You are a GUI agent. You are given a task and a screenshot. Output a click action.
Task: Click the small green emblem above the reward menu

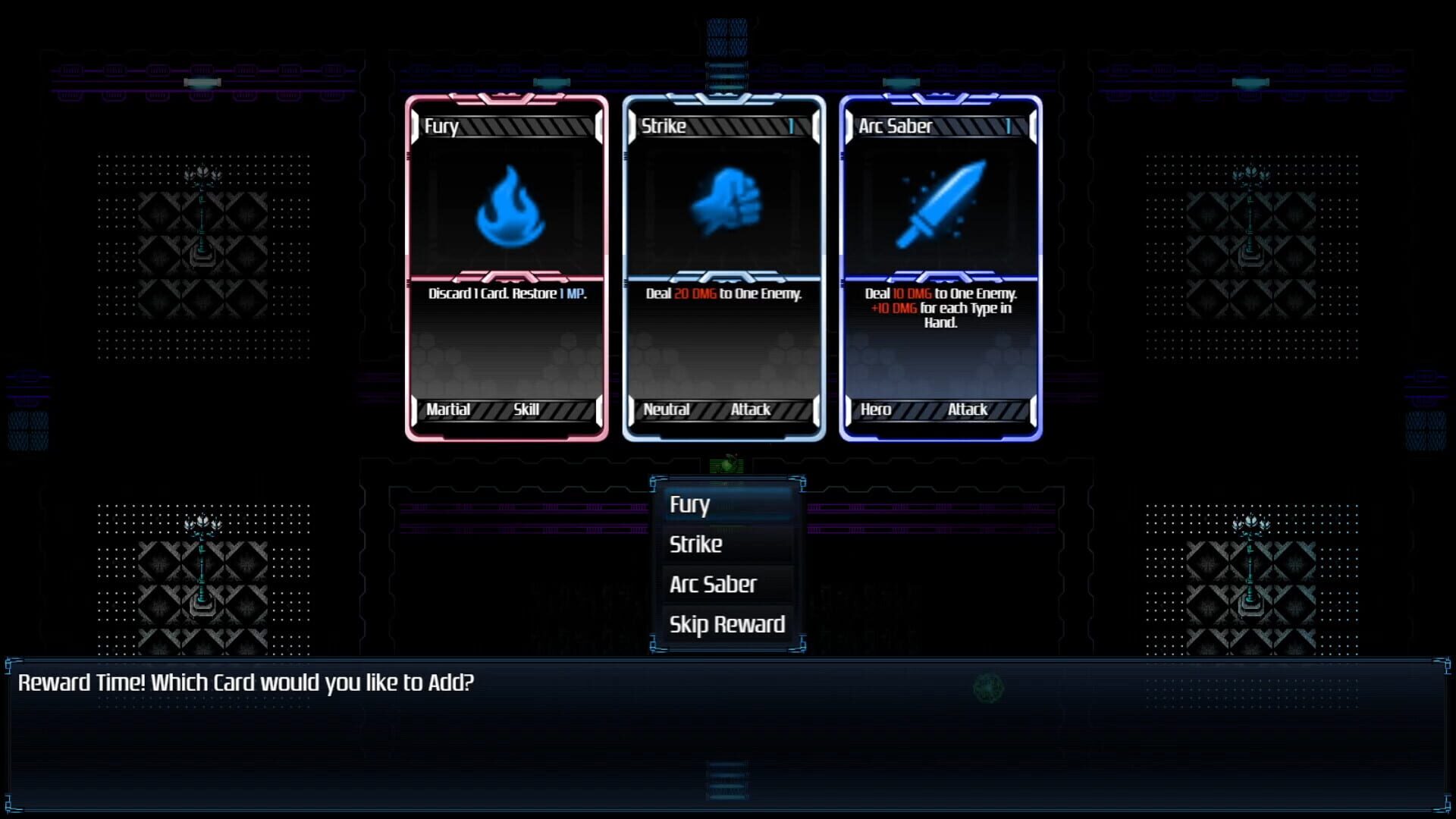coord(726,463)
